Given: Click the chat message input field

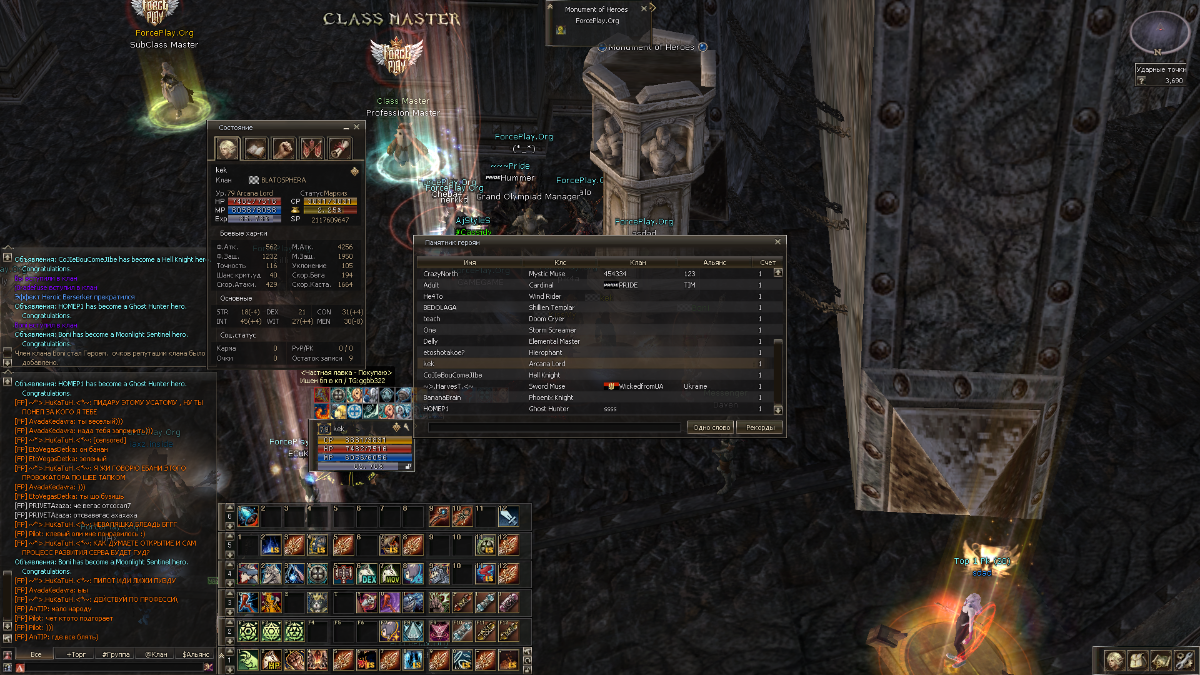Looking at the screenshot, I should click(110, 667).
